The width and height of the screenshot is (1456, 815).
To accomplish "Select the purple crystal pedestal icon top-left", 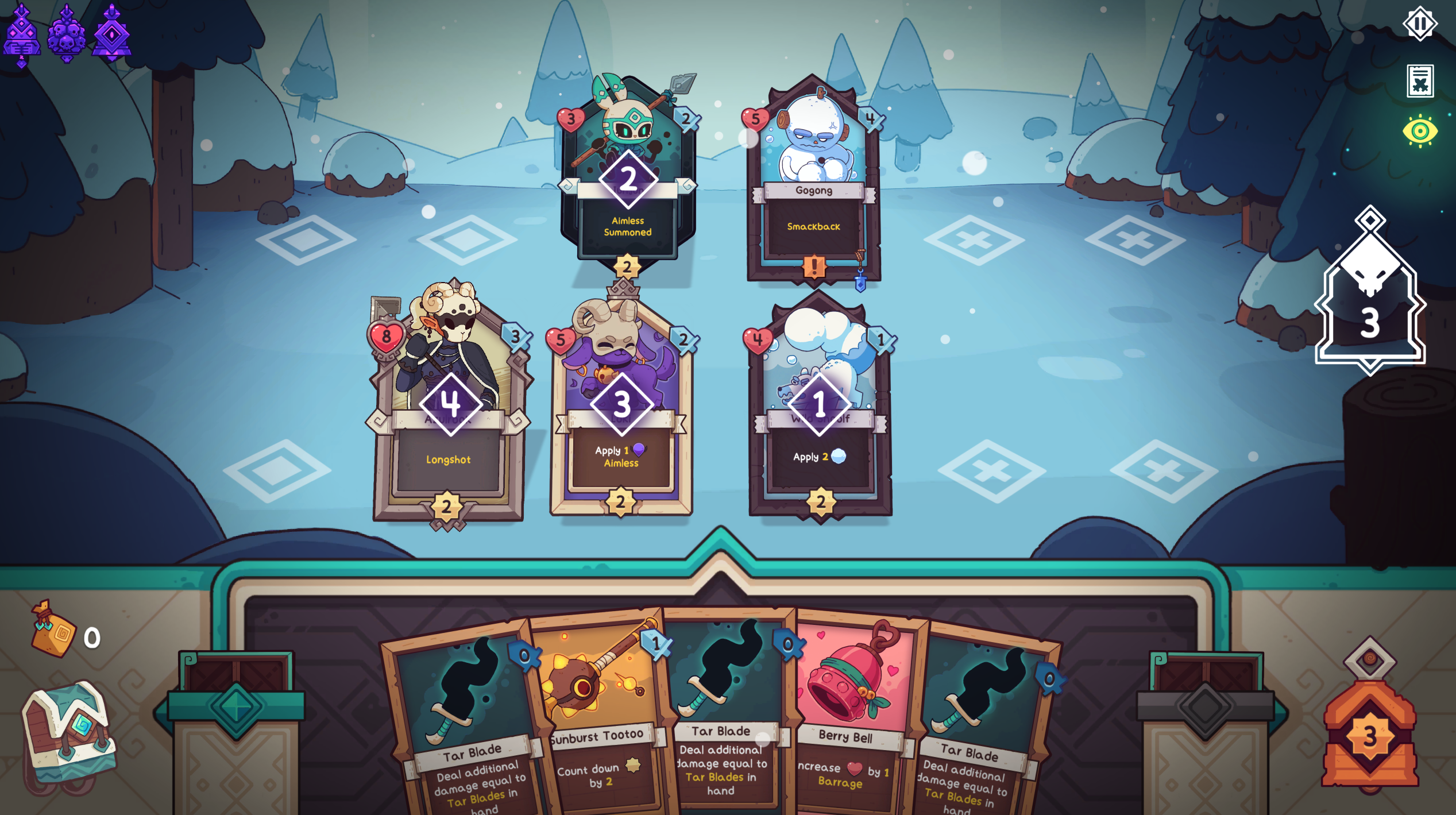I will click(x=114, y=34).
